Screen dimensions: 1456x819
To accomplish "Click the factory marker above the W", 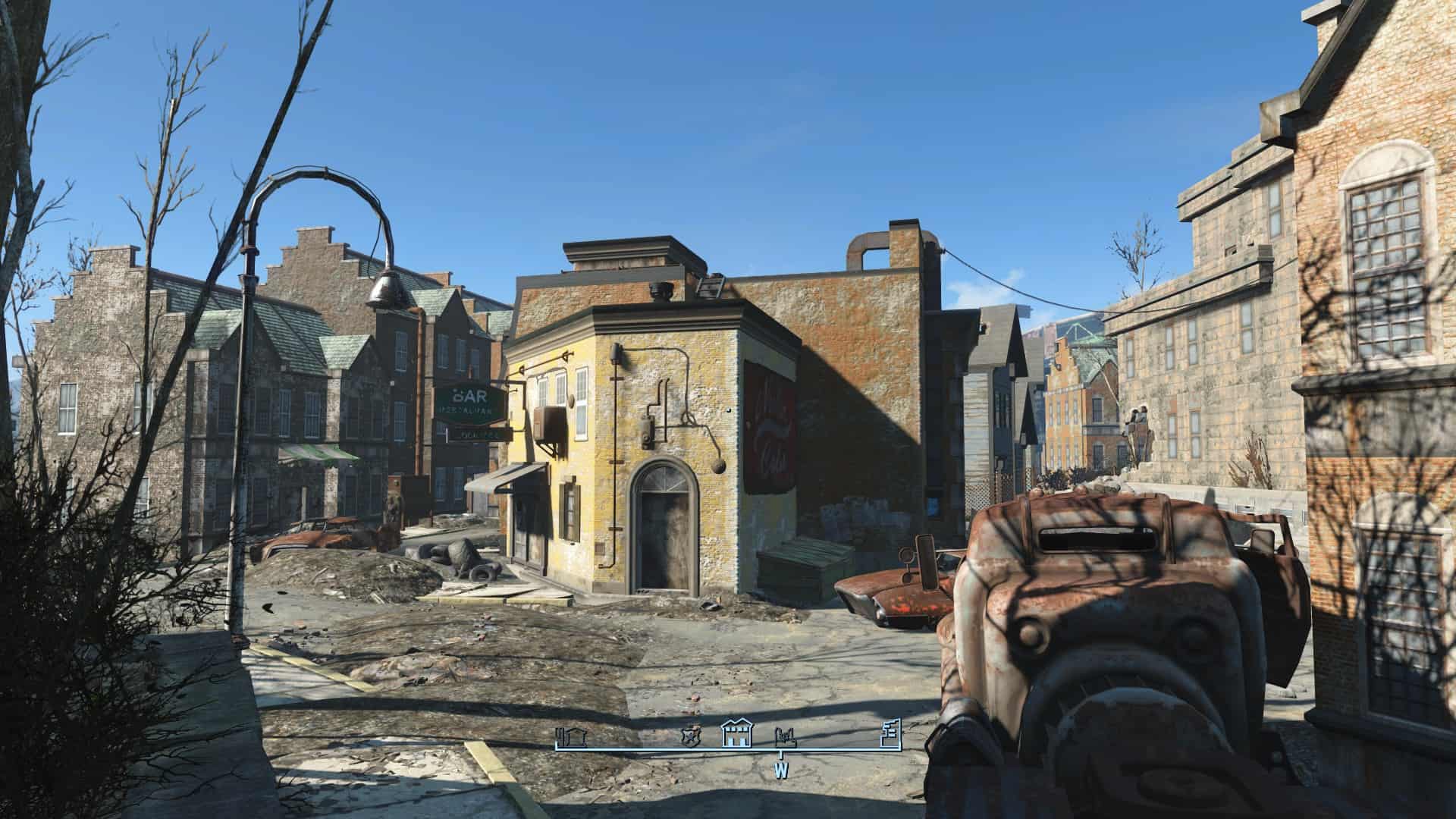I will click(x=783, y=736).
